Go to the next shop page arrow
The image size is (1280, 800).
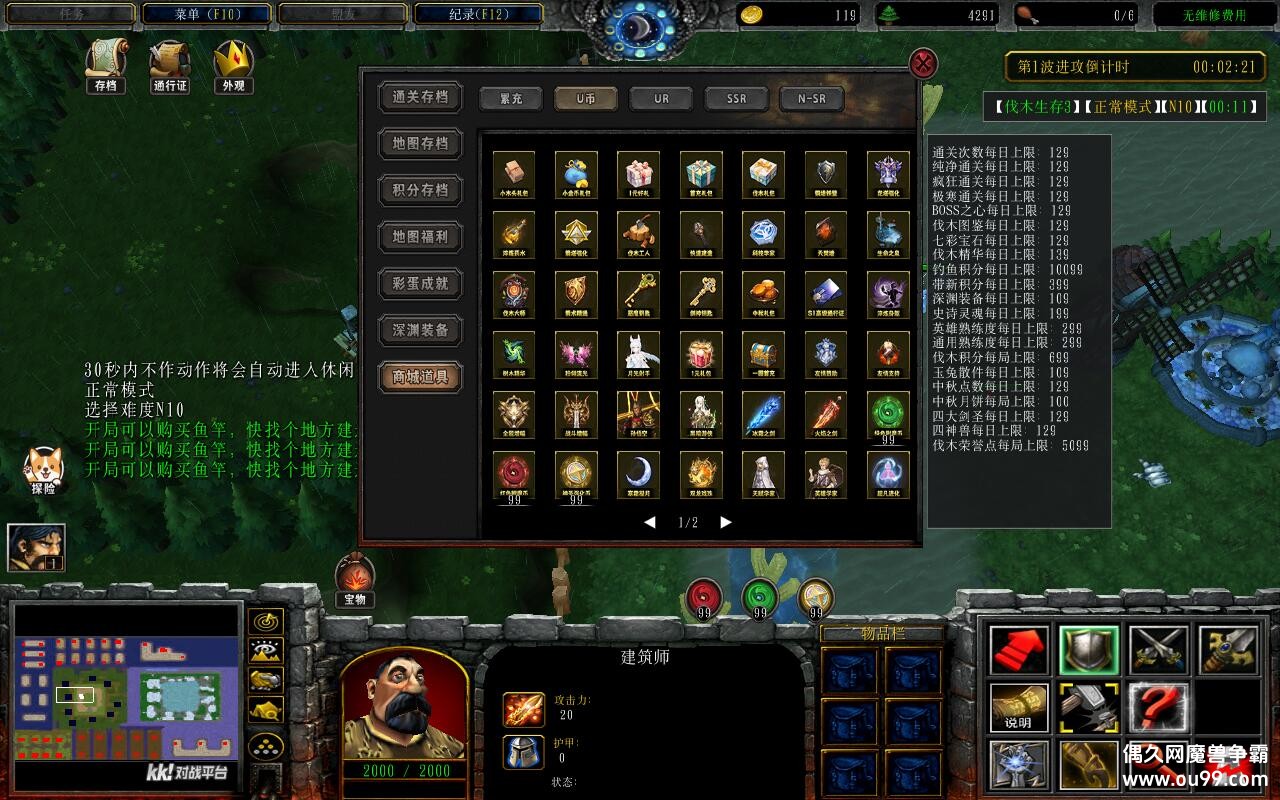click(726, 522)
